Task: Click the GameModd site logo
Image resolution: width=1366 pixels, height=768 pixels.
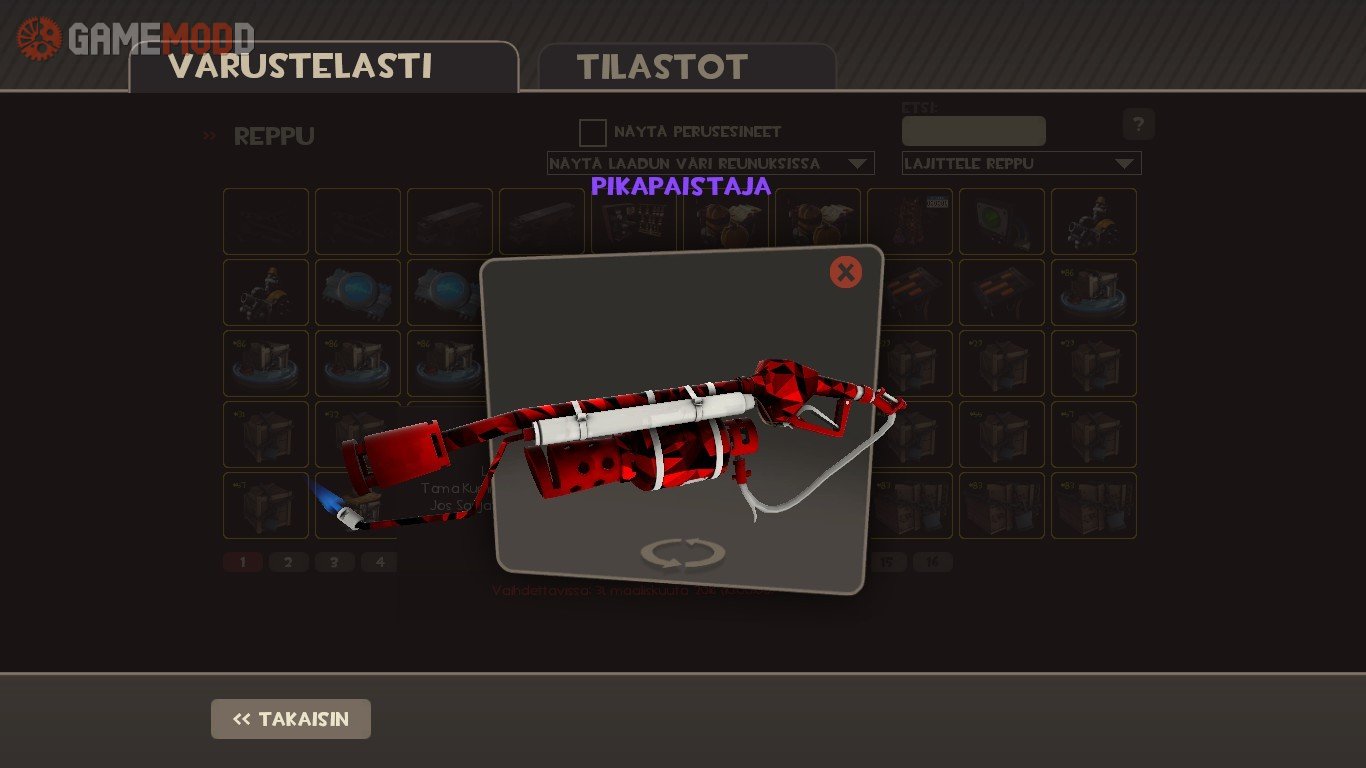Action: tap(136, 38)
